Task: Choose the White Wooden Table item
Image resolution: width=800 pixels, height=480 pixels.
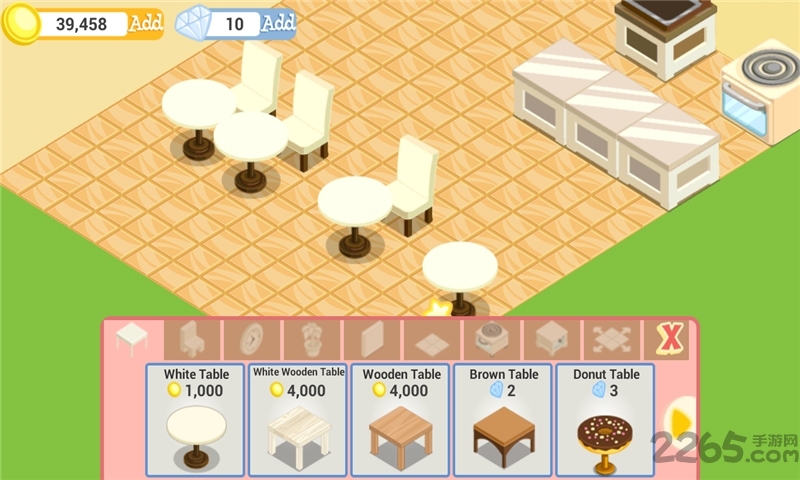Action: pyautogui.click(x=298, y=420)
